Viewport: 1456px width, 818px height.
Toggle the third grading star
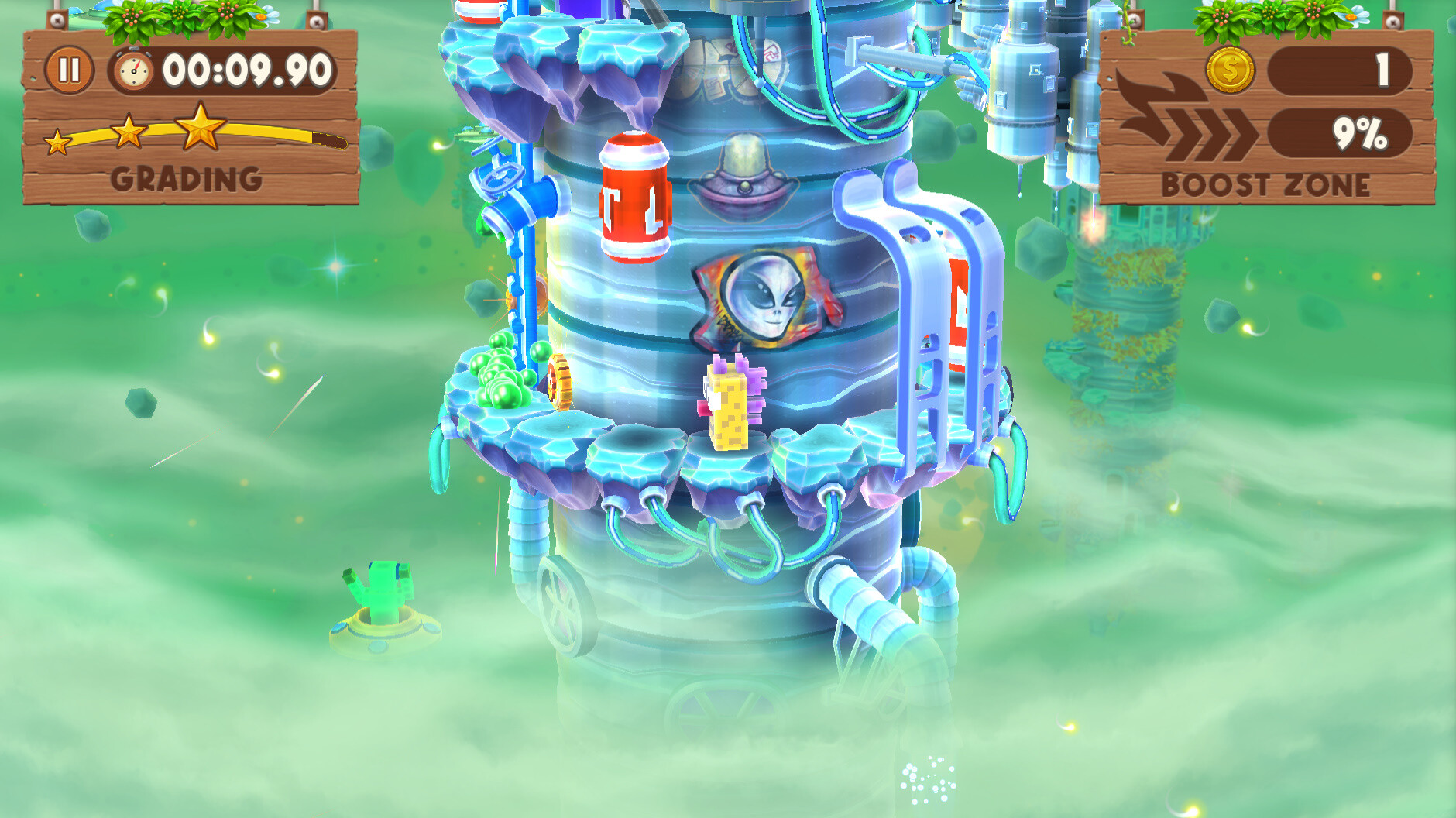[x=200, y=126]
